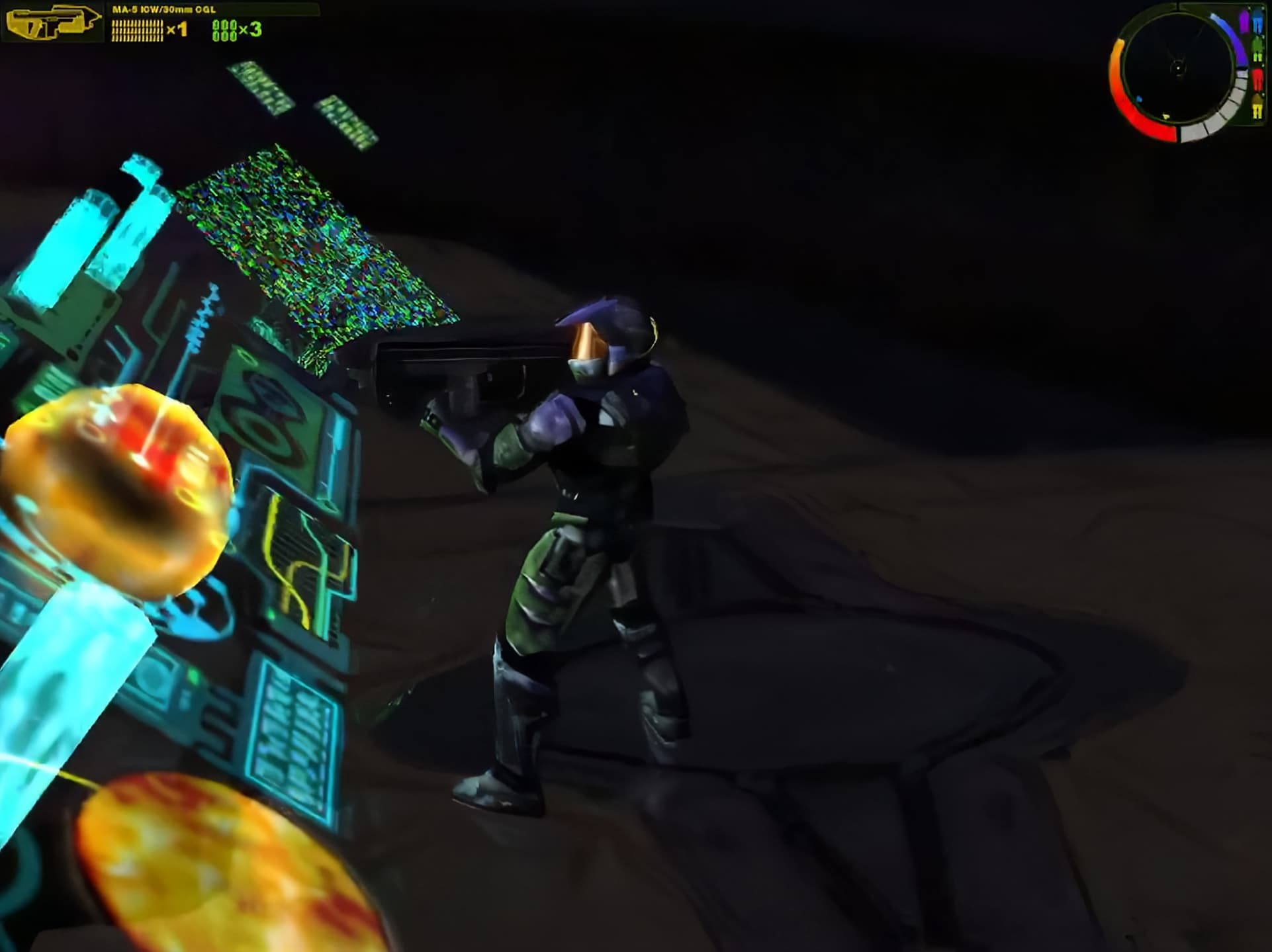Select the purple armor status figure
1272x952 pixels.
click(1244, 21)
